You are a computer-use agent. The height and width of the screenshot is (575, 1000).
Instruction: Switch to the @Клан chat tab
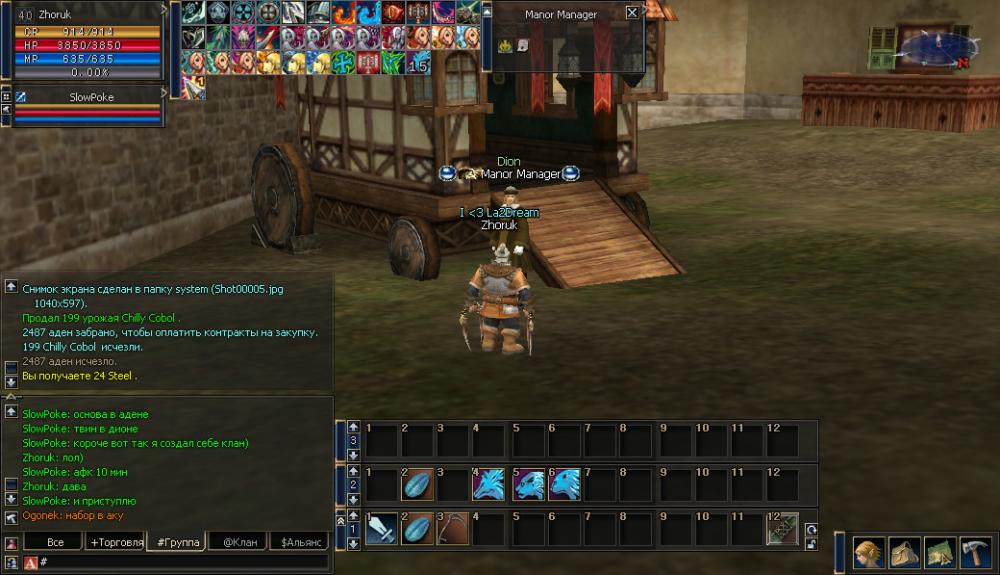(240, 542)
